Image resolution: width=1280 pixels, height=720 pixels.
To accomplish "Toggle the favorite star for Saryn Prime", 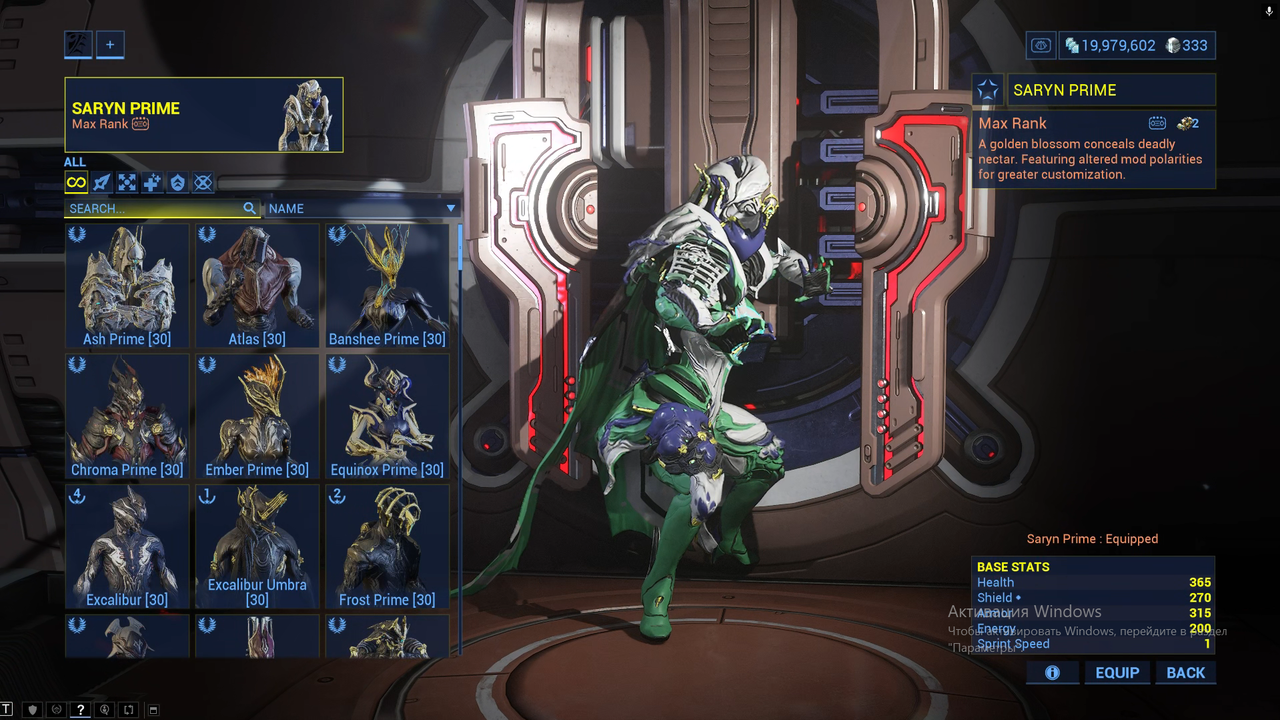I will pos(988,90).
